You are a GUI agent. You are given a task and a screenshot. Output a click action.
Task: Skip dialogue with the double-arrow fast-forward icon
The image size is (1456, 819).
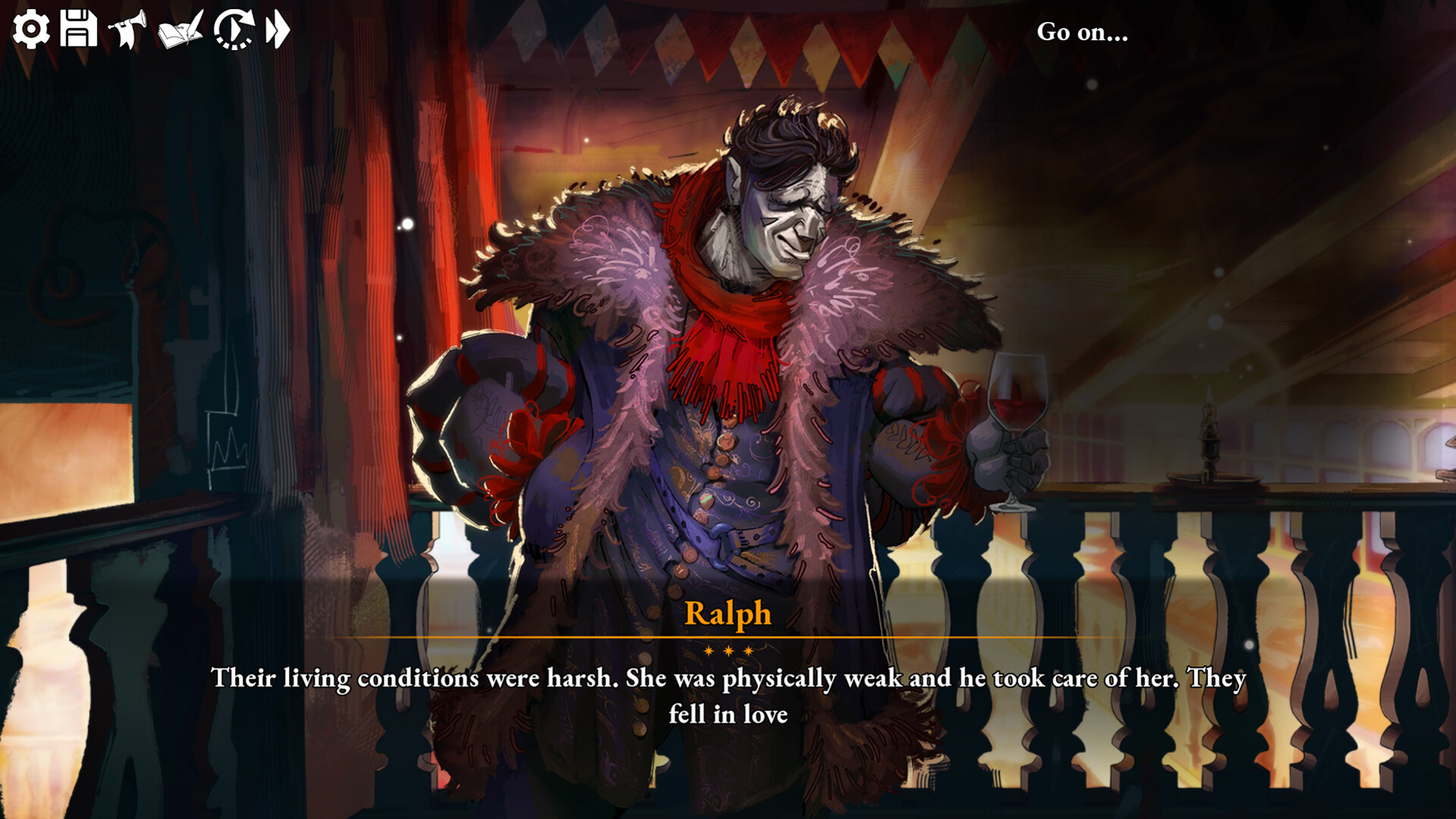click(x=278, y=30)
